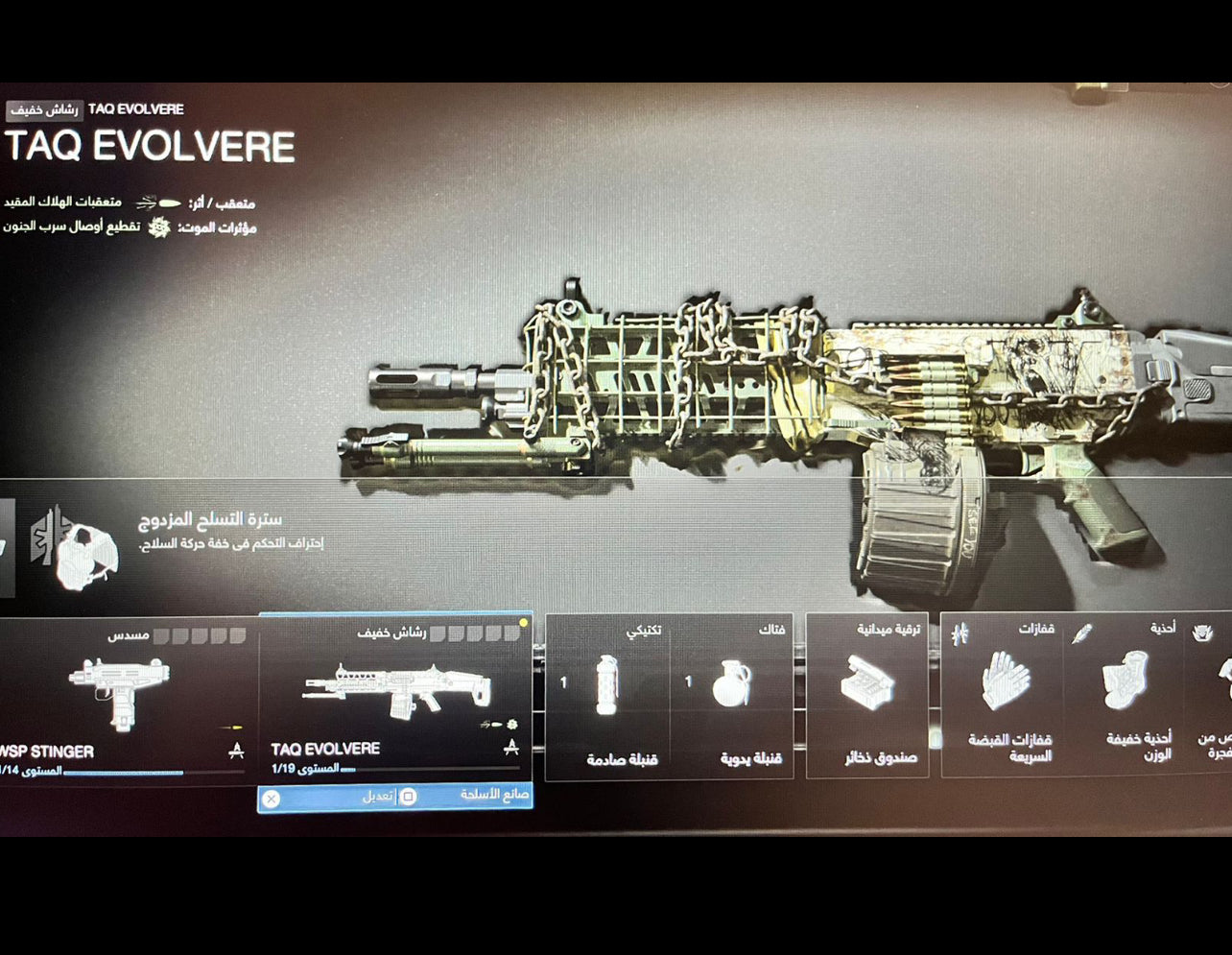Open the field upgrade munitions box slot

coord(867,696)
